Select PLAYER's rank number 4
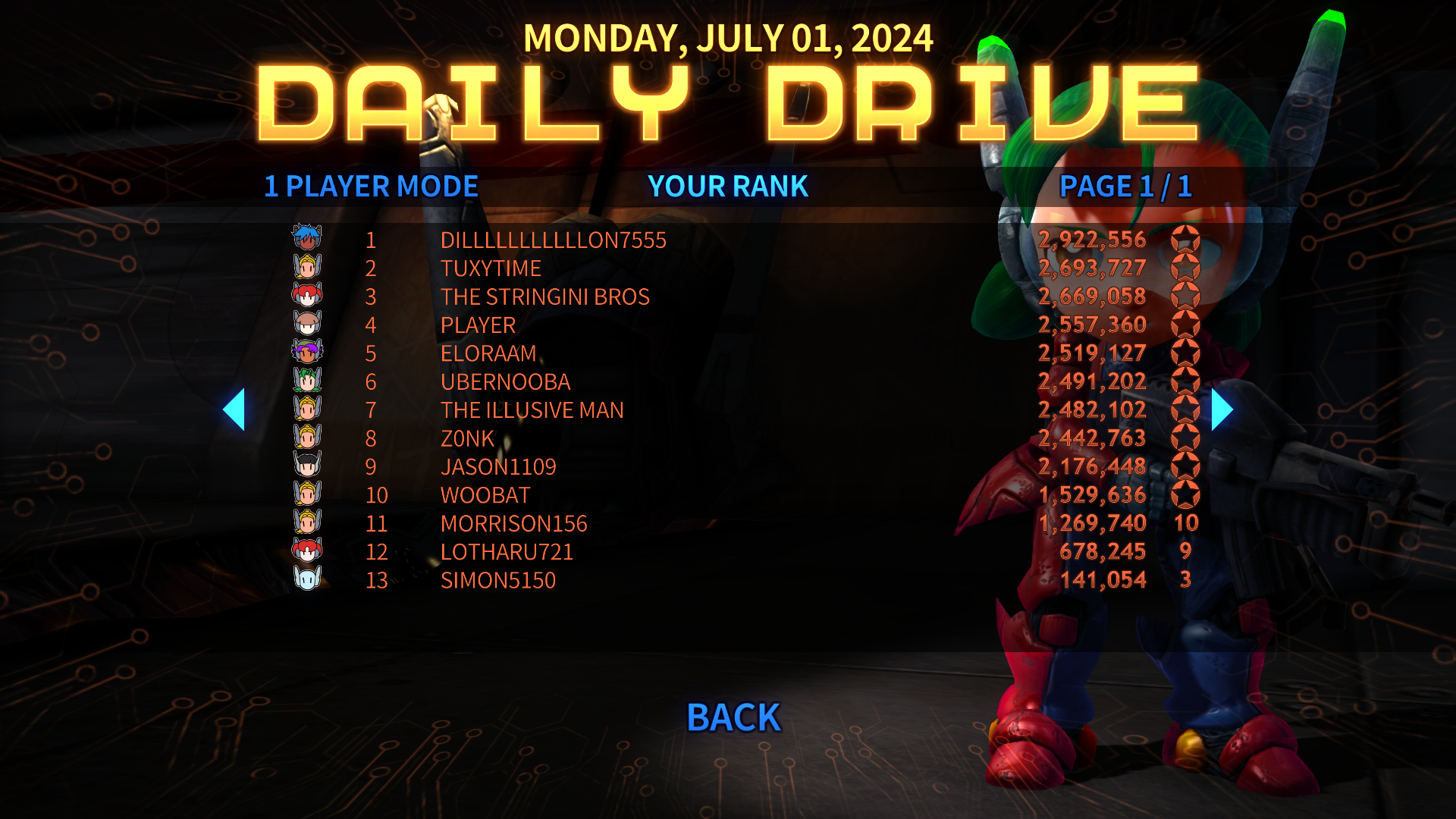 tap(371, 325)
